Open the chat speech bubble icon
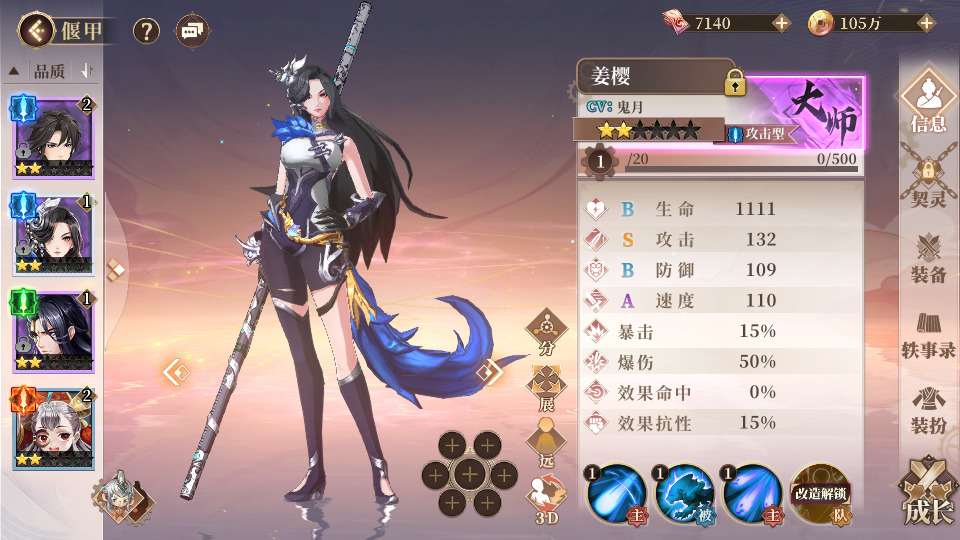The height and width of the screenshot is (540, 960). tap(192, 31)
